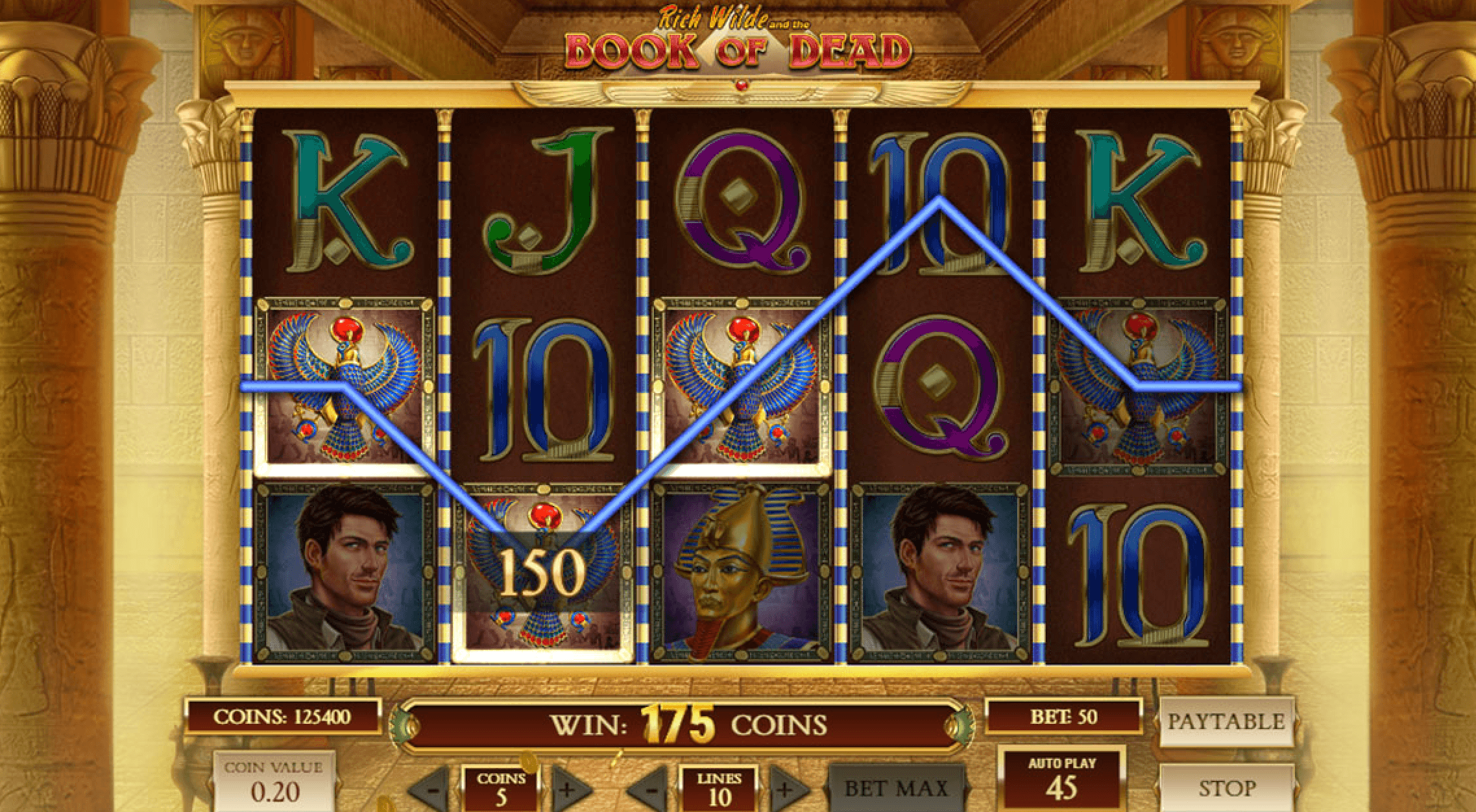This screenshot has height=812, width=1476.
Task: Click the Coins 125400 balance display
Action: click(x=285, y=717)
